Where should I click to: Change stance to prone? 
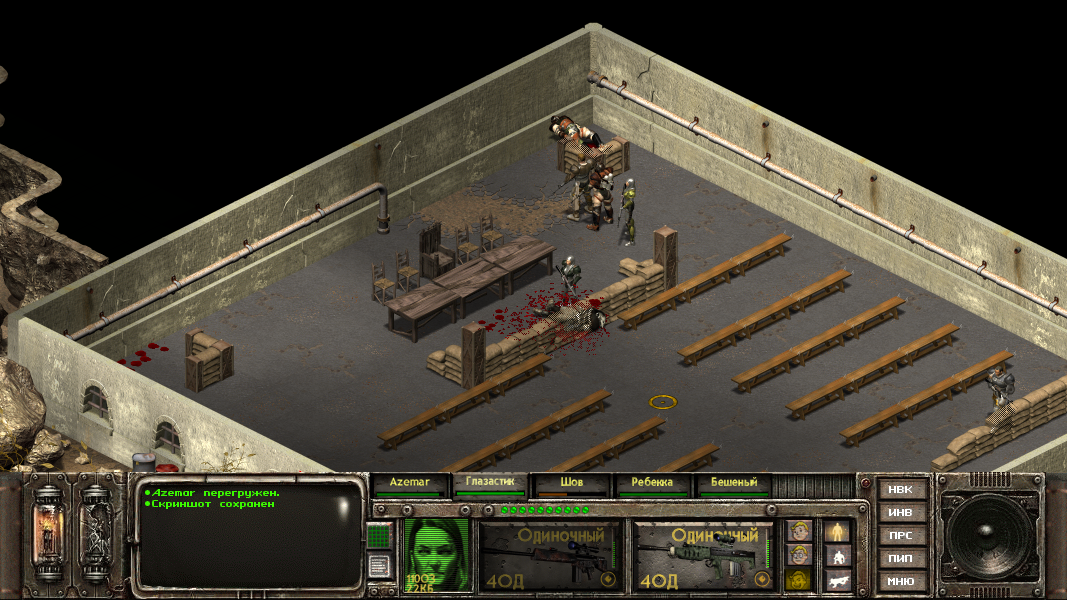coord(837,579)
